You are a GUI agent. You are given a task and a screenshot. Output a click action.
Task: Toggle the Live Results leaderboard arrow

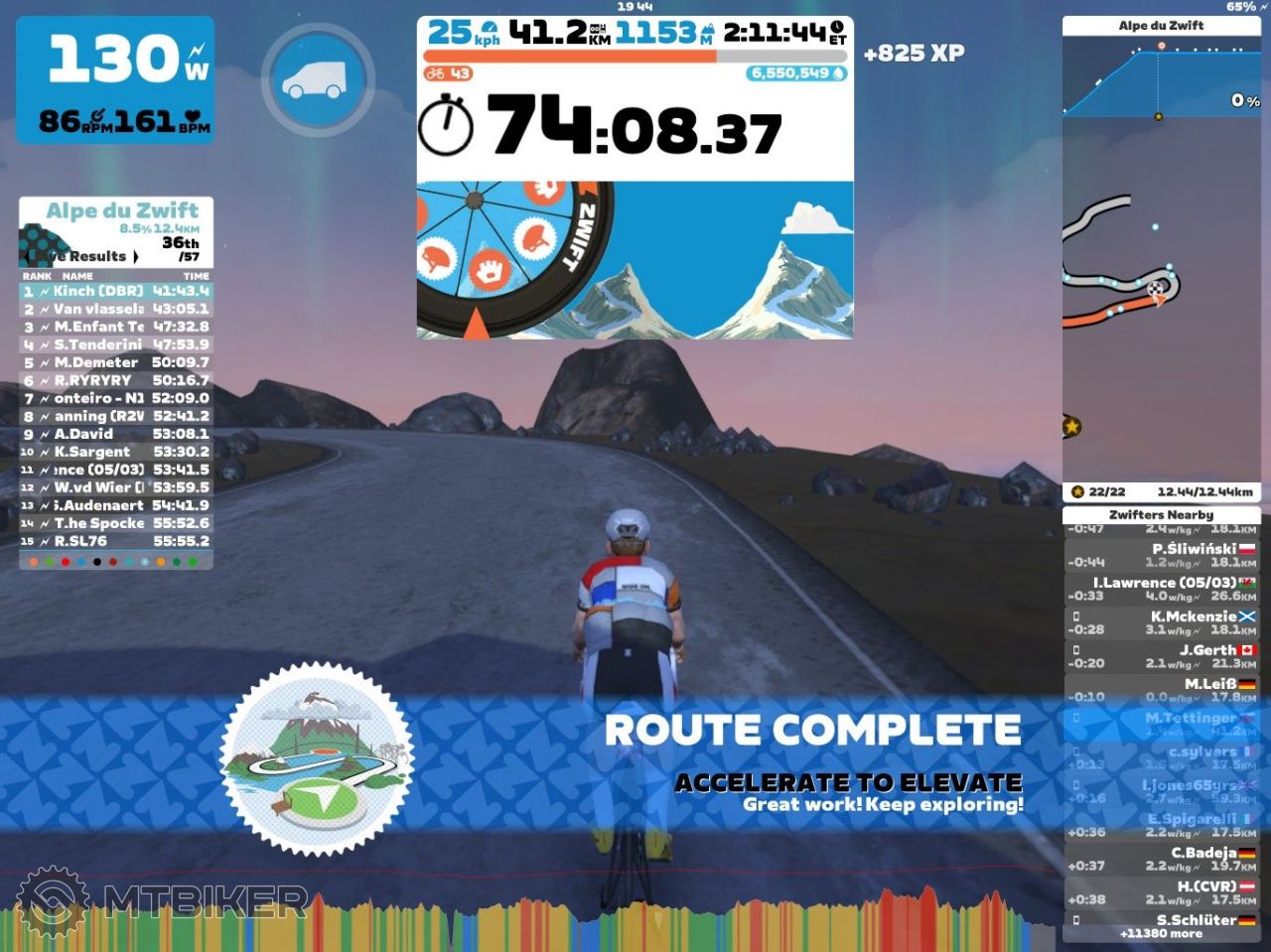(135, 256)
